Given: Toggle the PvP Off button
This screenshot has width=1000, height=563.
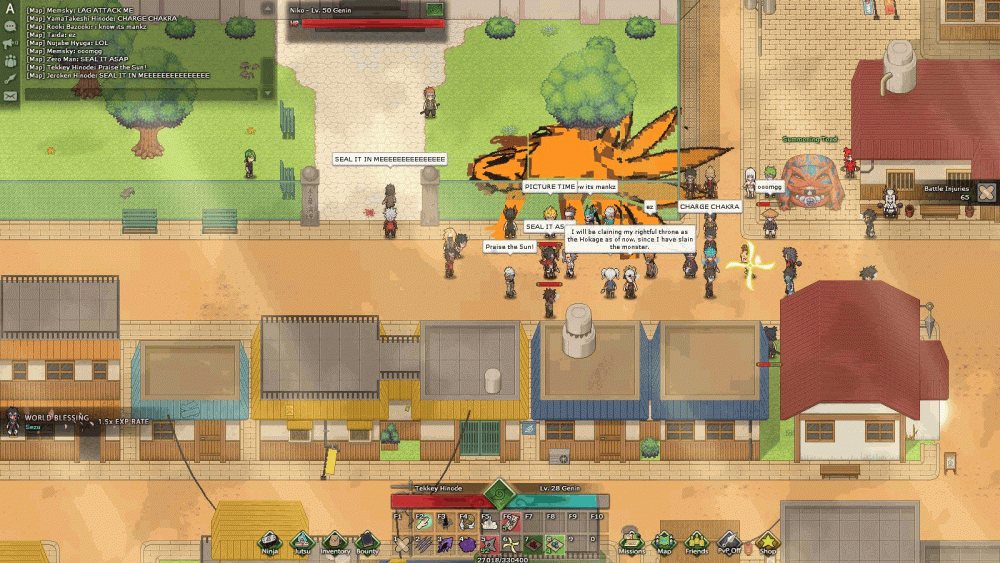Looking at the screenshot, I should point(729,541).
